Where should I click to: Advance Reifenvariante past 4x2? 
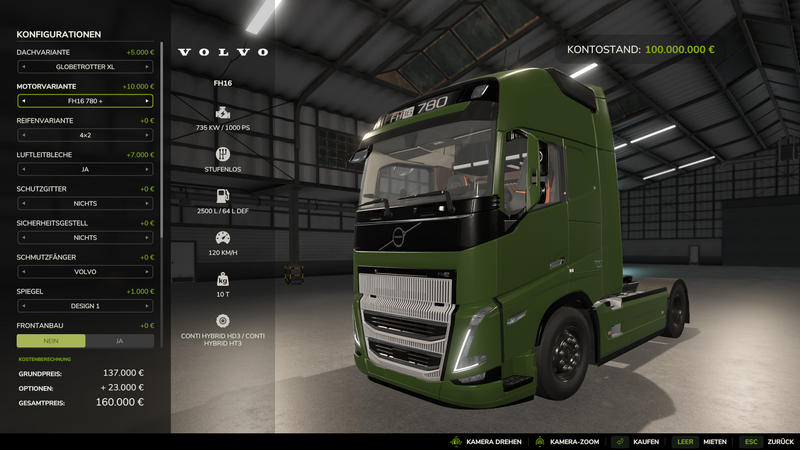[148, 135]
